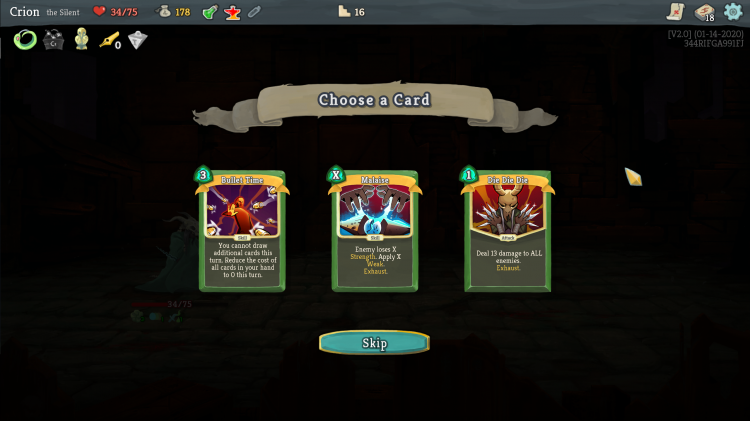The image size is (750, 421).
Task: Inspect the green statue relic
Action: 81,40
